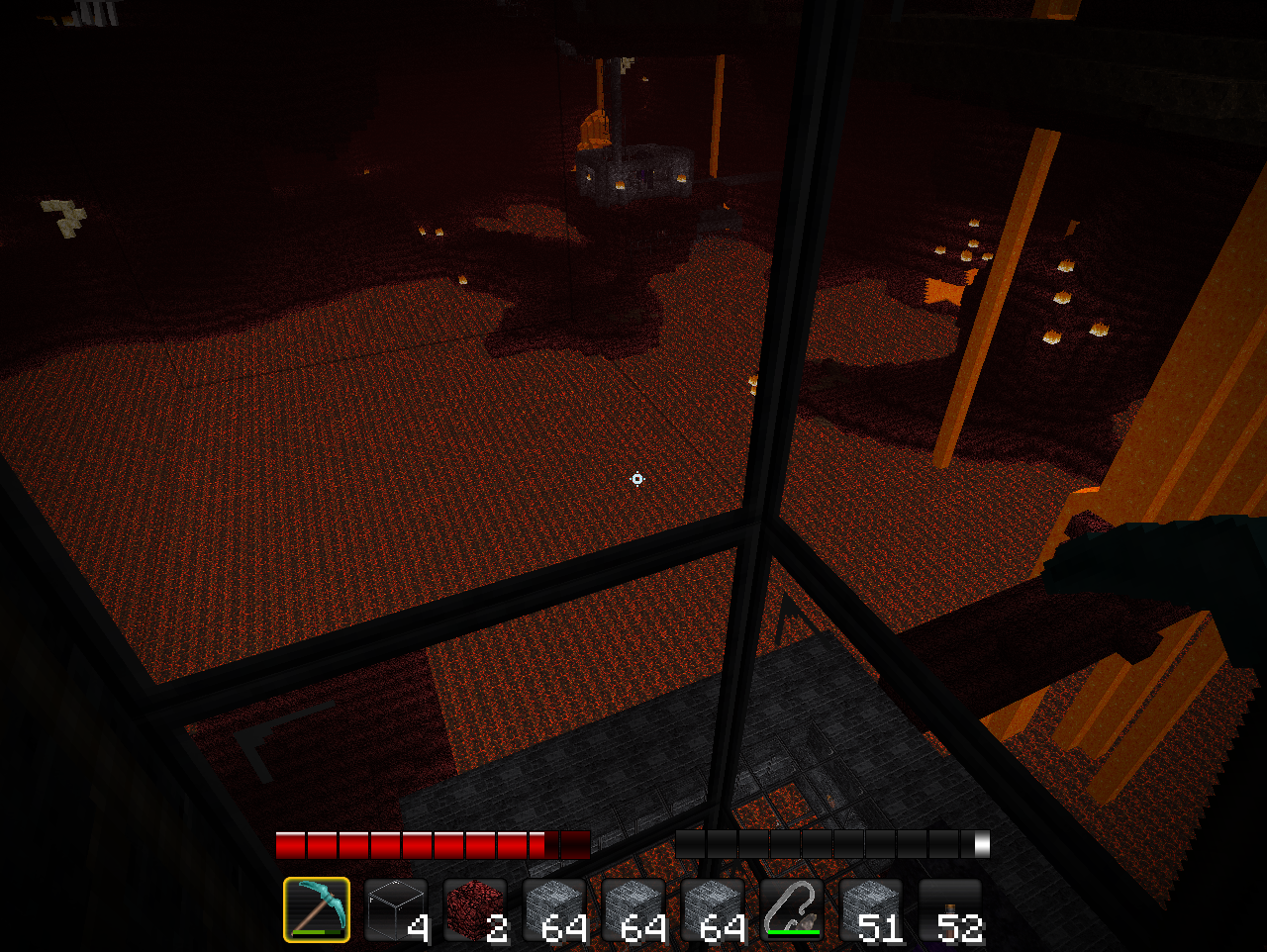This screenshot has height=952, width=1267.
Task: Choose the red block stack of 2
Action: [475, 909]
